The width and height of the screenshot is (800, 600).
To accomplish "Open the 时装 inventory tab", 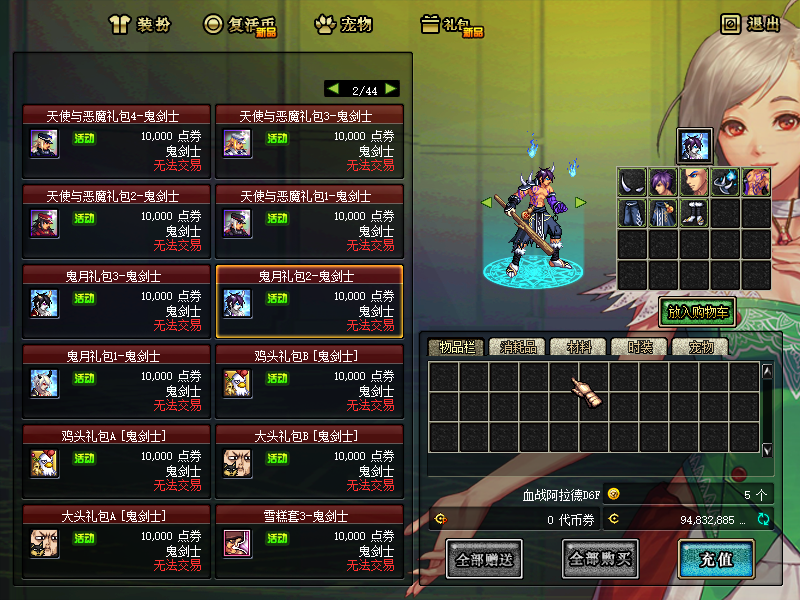I will point(639,347).
